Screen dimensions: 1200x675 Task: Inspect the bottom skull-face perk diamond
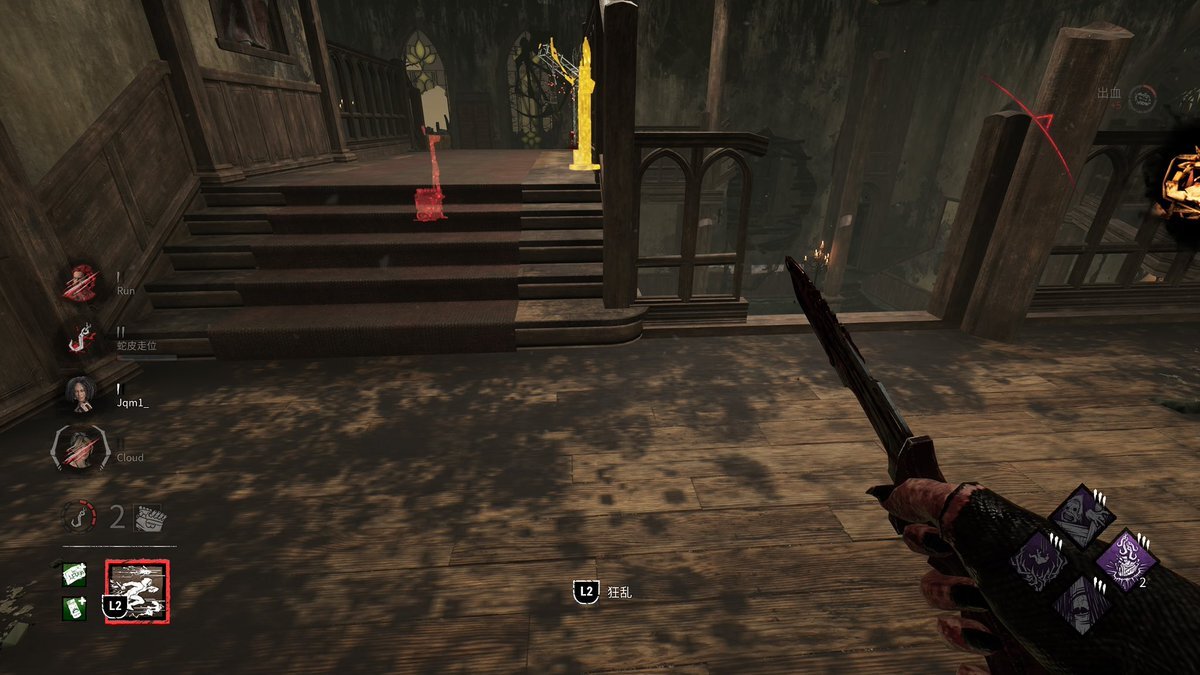click(1082, 603)
